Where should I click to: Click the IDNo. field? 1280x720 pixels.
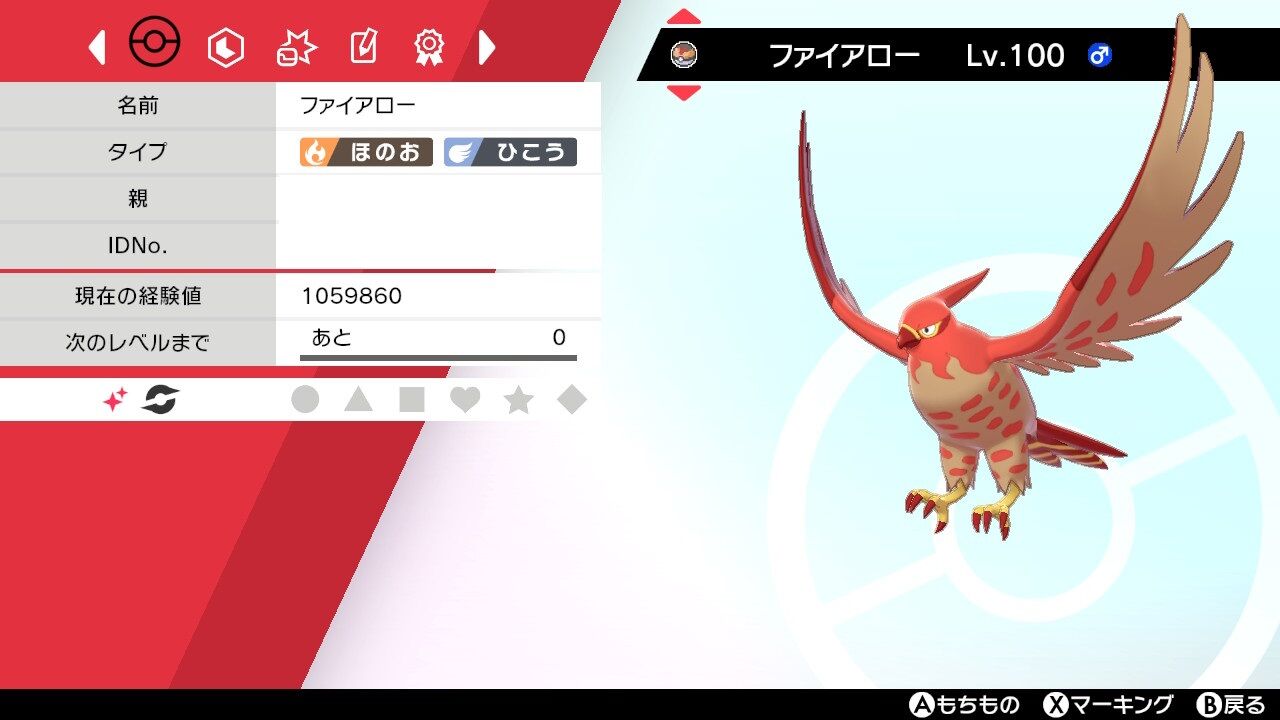139,245
